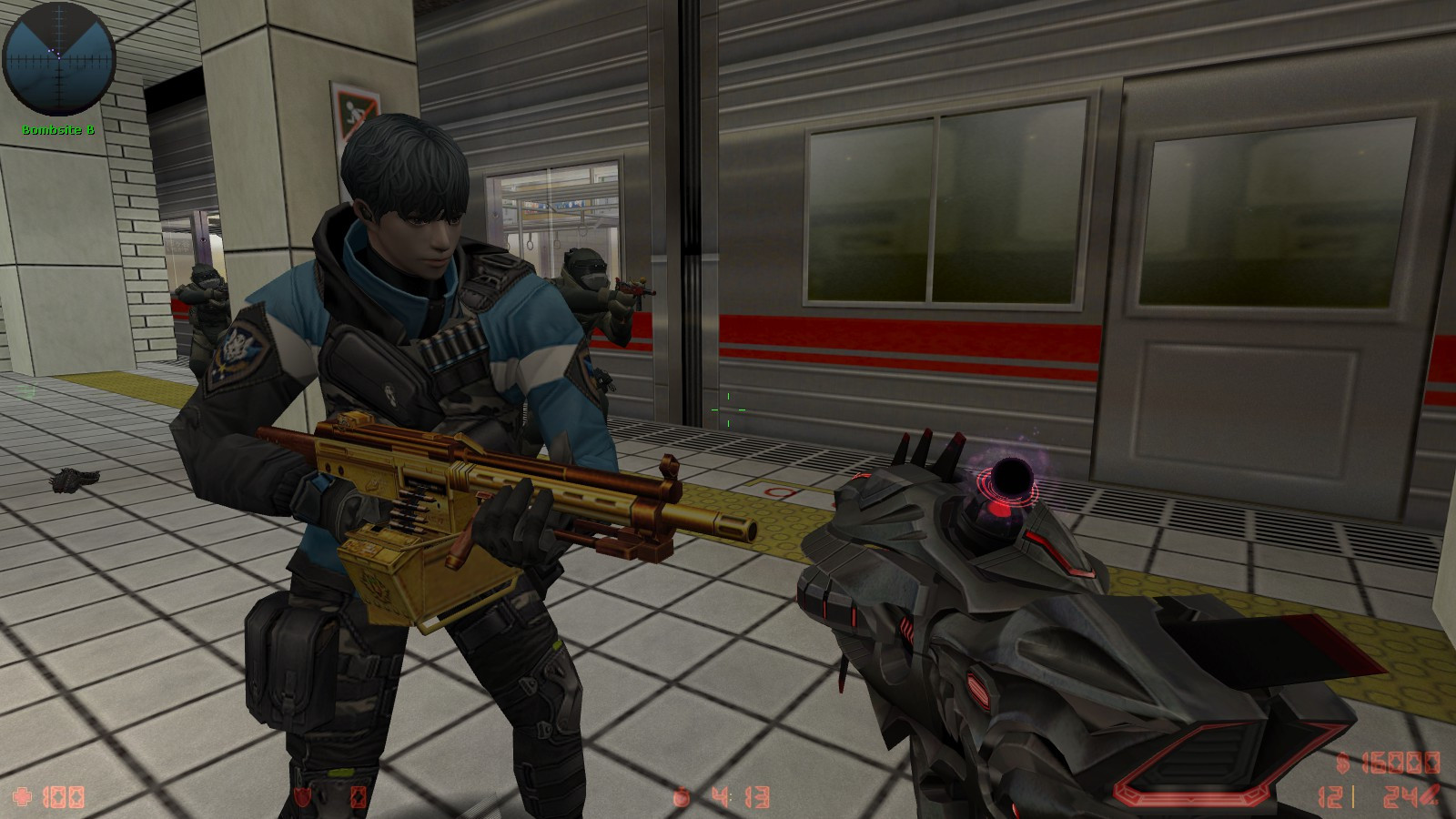Screen dimensions: 1456x819
Task: Click the red health cross icon
Action: click(22, 797)
